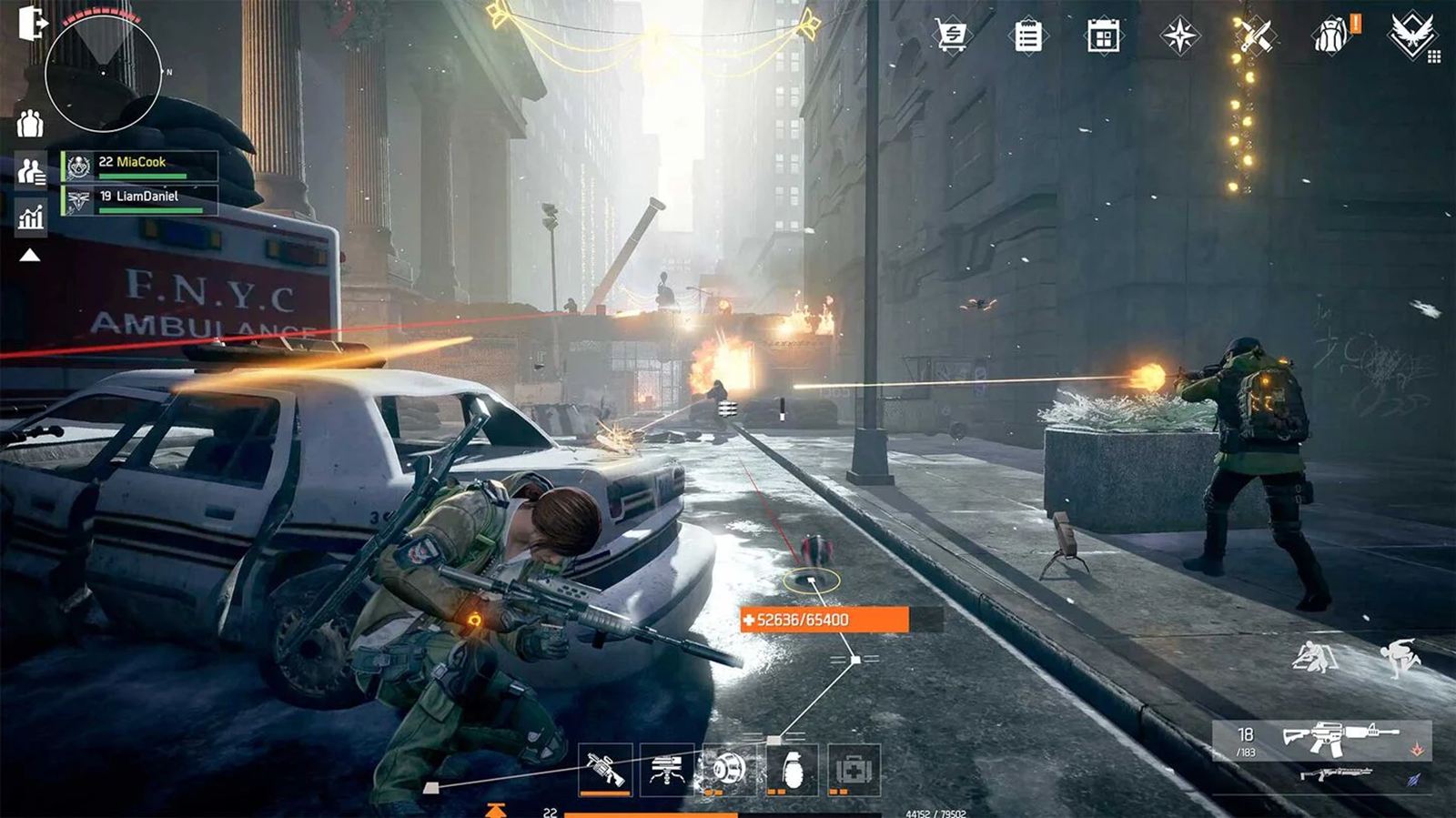This screenshot has width=1456, height=818.
Task: Open the eagle emblem main menu
Action: click(1411, 36)
